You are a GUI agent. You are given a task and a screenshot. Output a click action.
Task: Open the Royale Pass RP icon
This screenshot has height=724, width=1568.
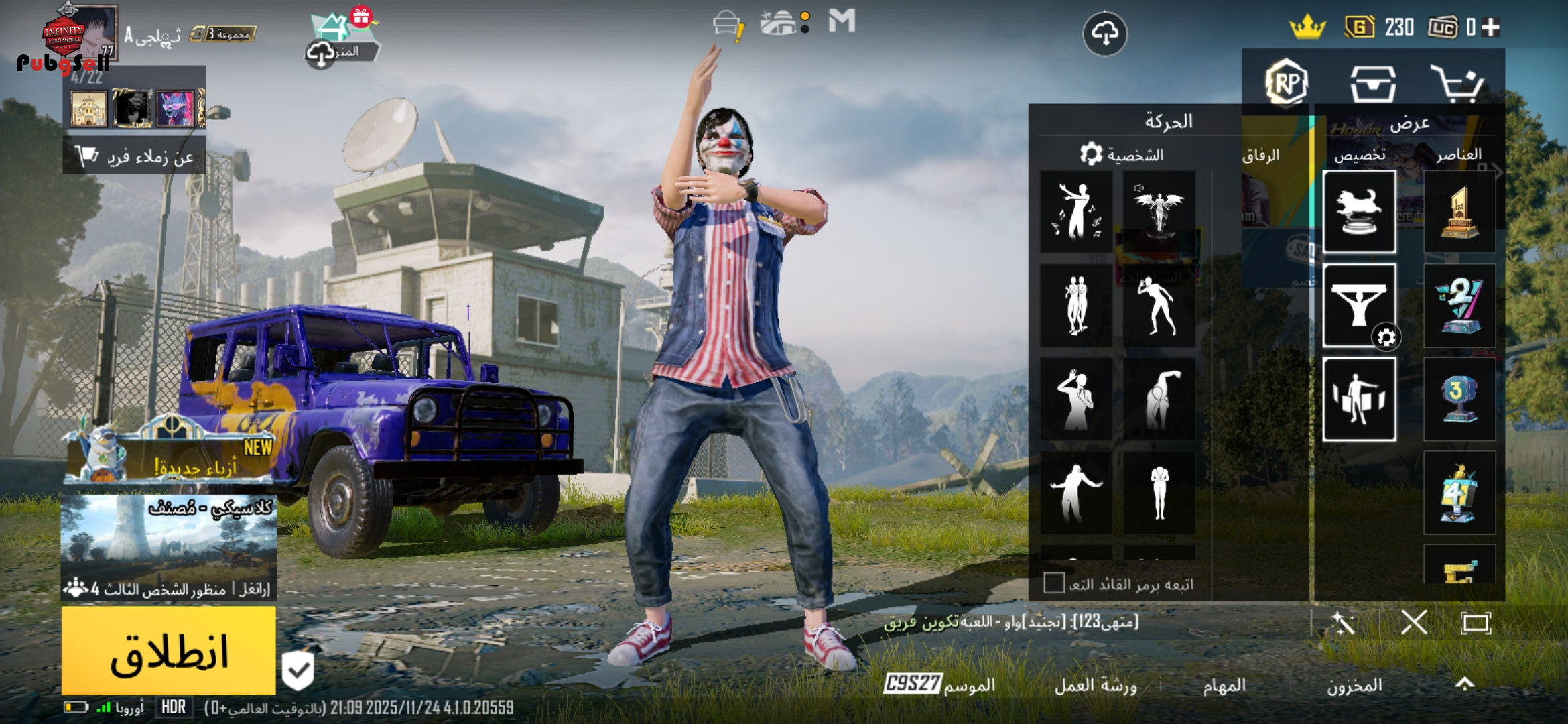pyautogui.click(x=1287, y=83)
